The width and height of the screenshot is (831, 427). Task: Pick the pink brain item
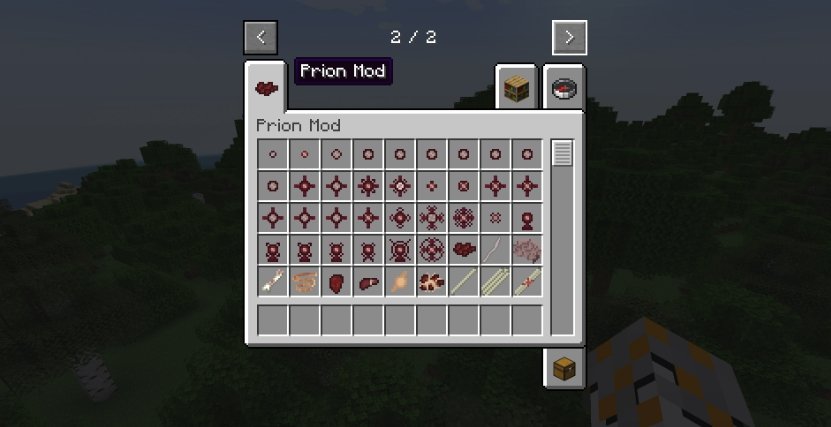[x=527, y=250]
